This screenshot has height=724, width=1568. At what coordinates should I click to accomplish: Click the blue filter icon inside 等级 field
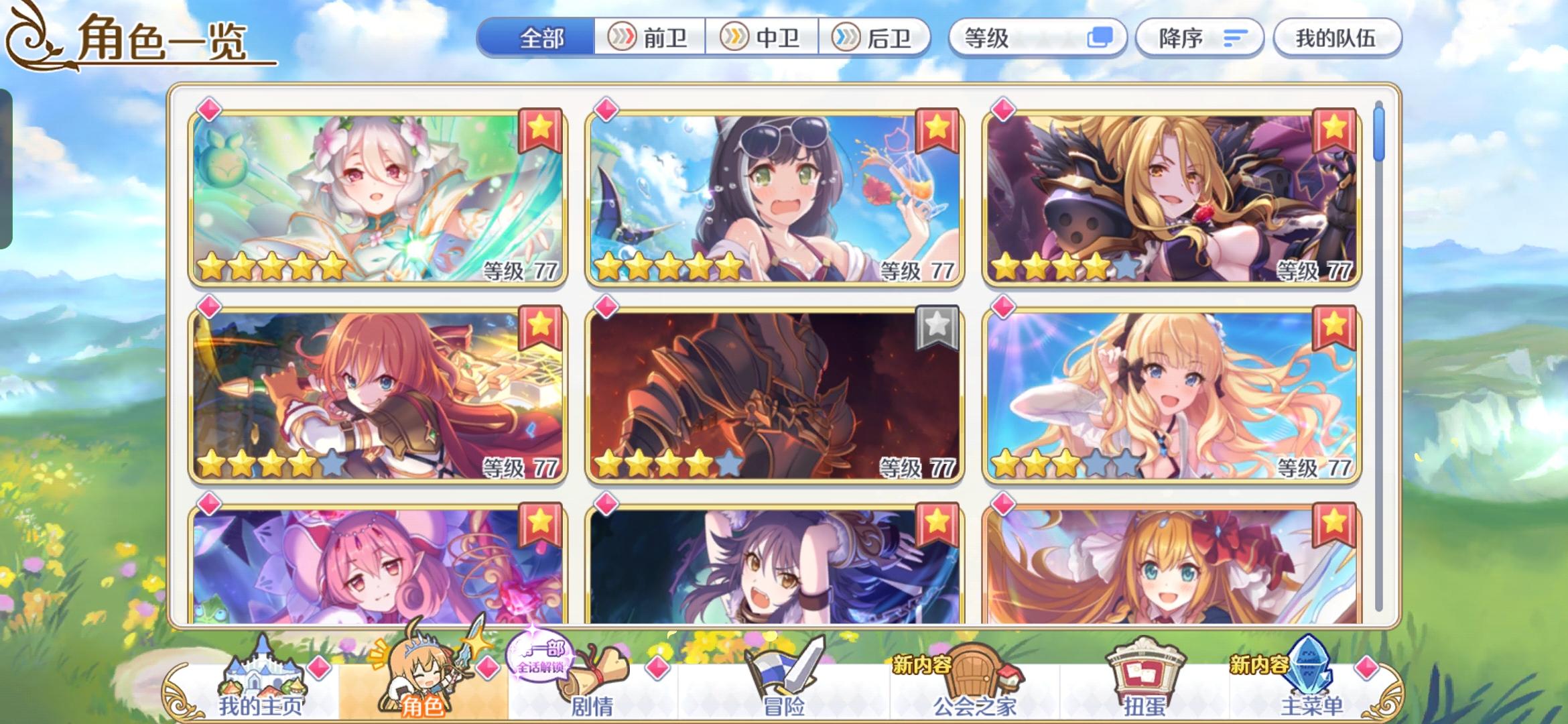coord(1101,38)
